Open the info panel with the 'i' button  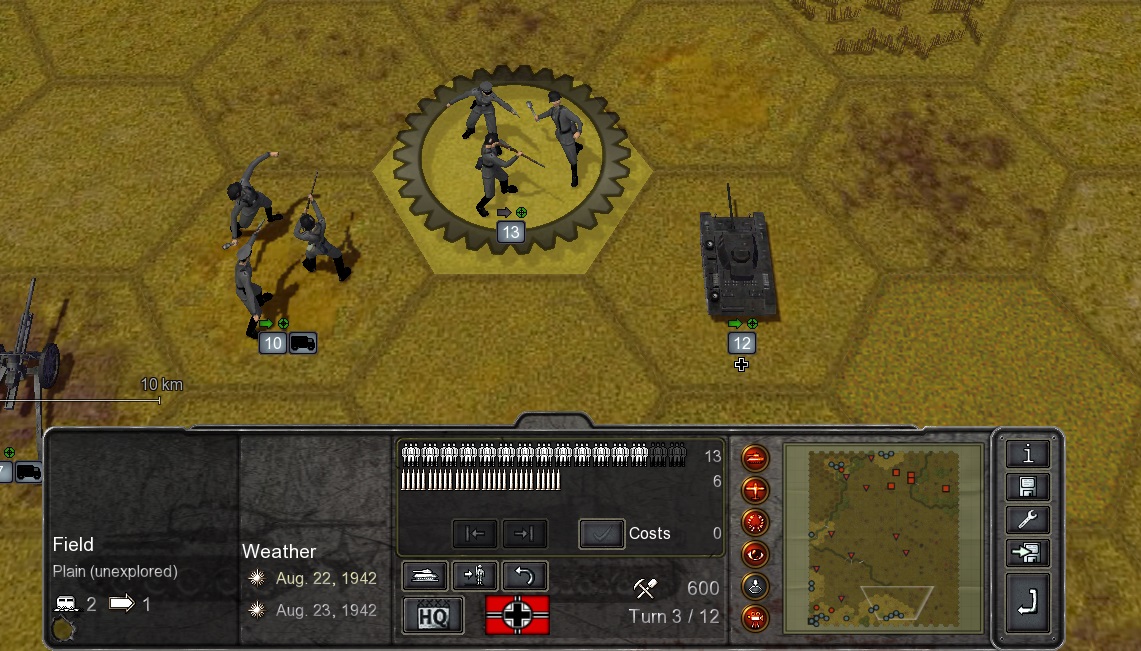[x=1027, y=454]
